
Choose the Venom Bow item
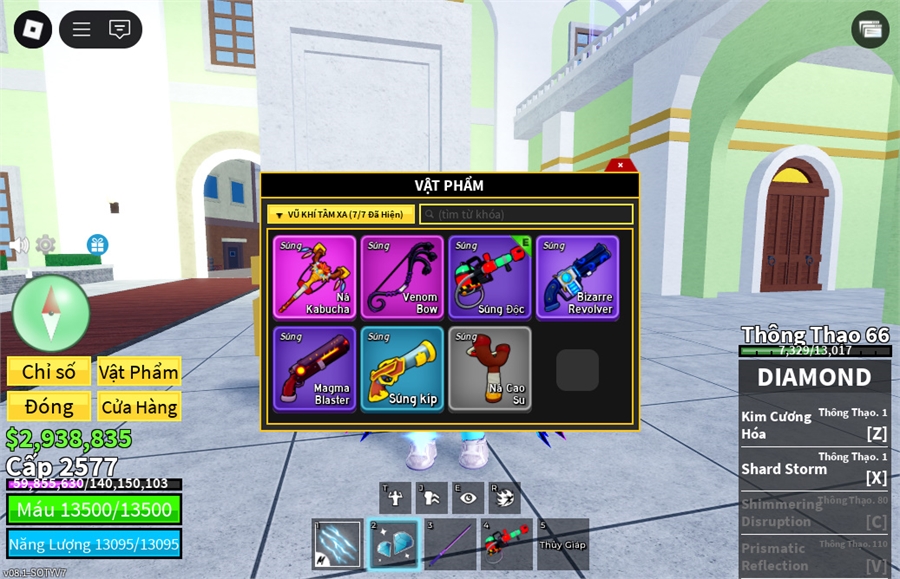click(402, 277)
